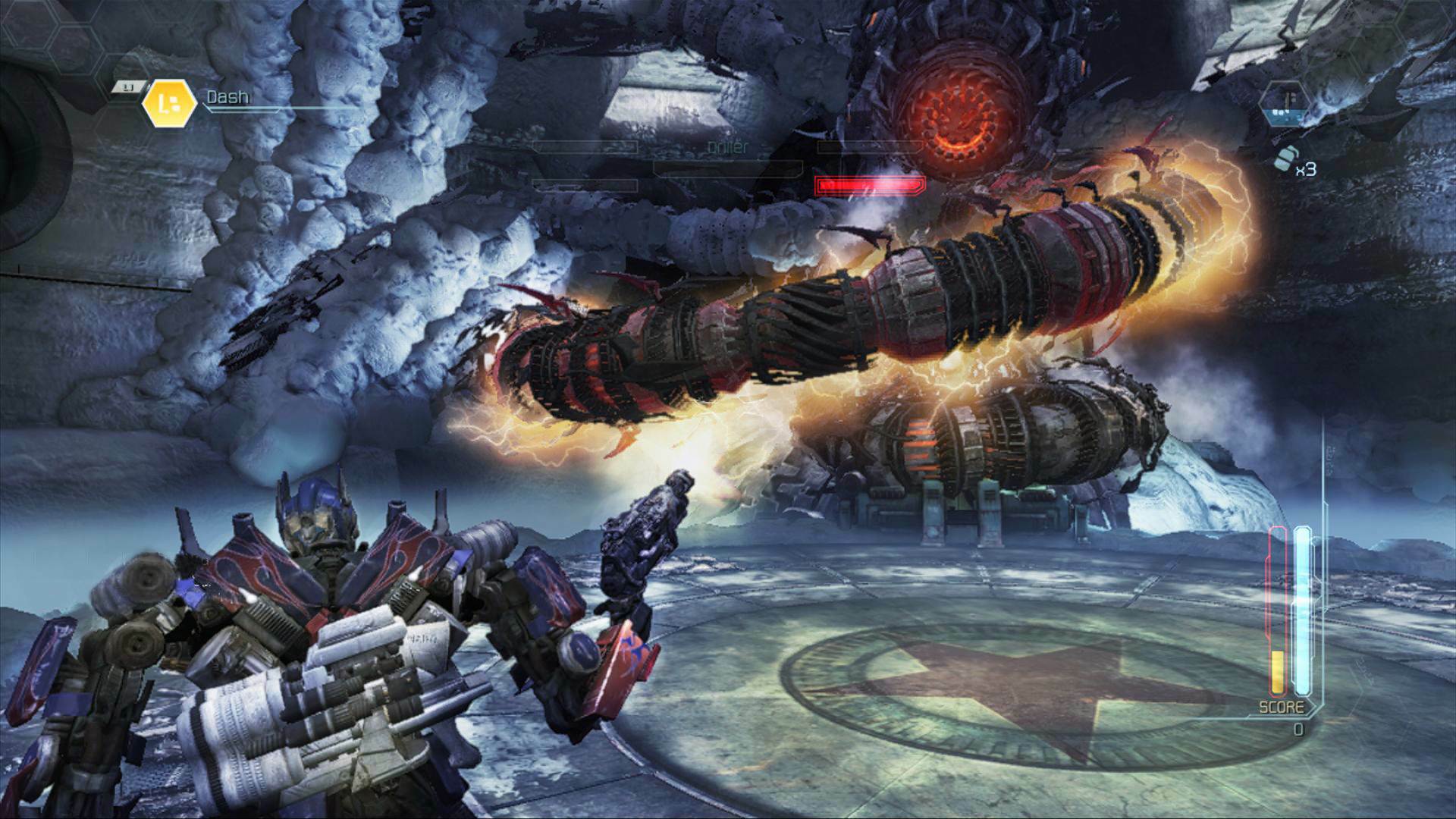Click the score value 0 below SCORE
This screenshot has width=1456, height=819.
click(1298, 729)
